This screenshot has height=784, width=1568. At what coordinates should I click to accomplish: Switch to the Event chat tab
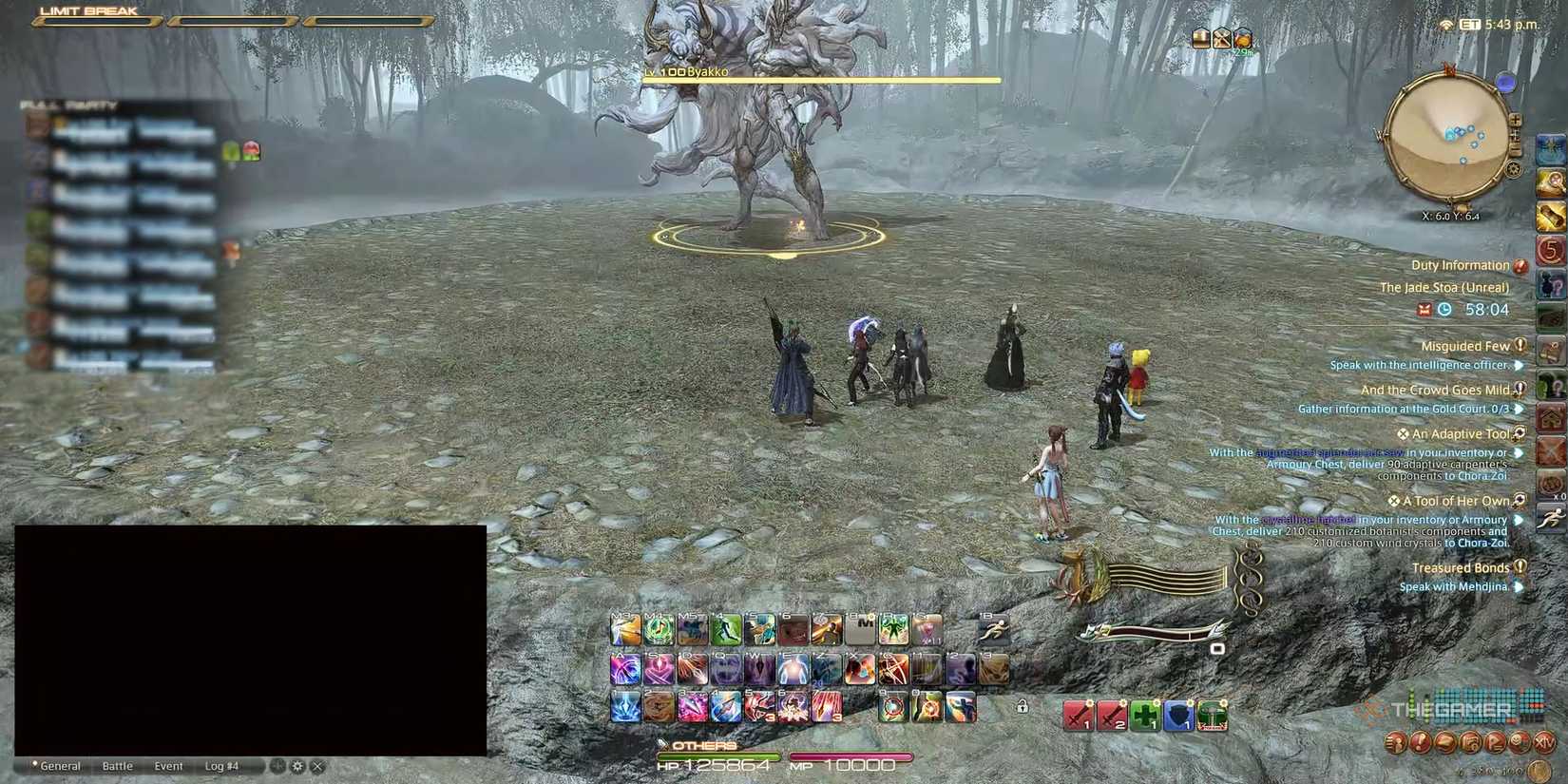coord(168,765)
